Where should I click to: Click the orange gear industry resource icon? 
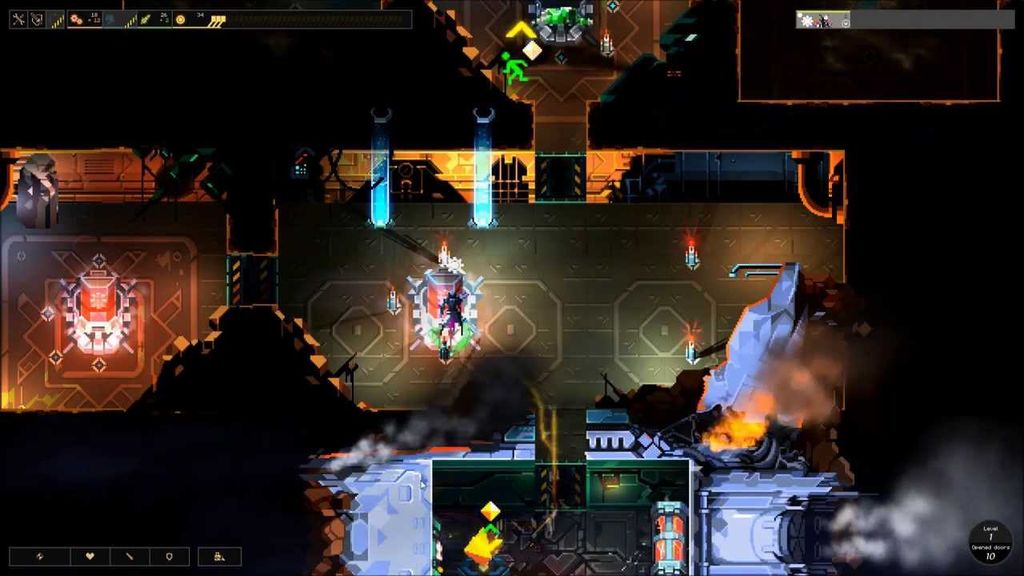[x=76, y=19]
